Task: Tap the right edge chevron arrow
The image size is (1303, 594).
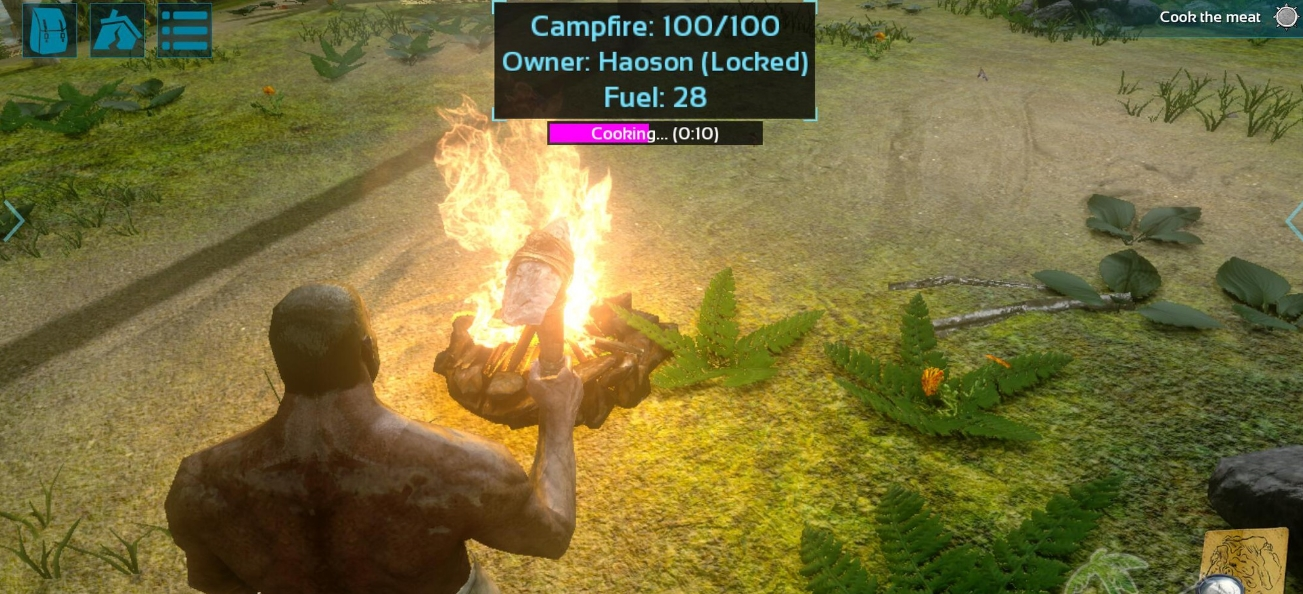Action: click(x=1293, y=221)
